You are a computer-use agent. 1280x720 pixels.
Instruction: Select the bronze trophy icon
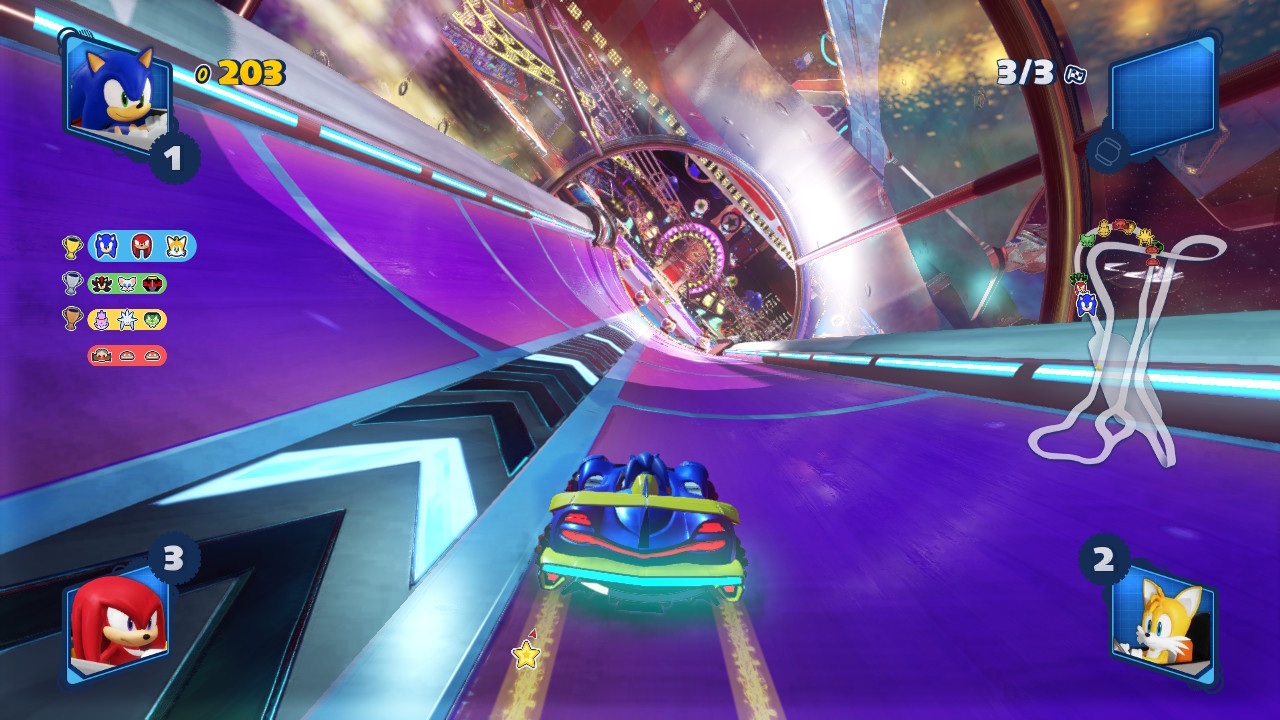[73, 318]
